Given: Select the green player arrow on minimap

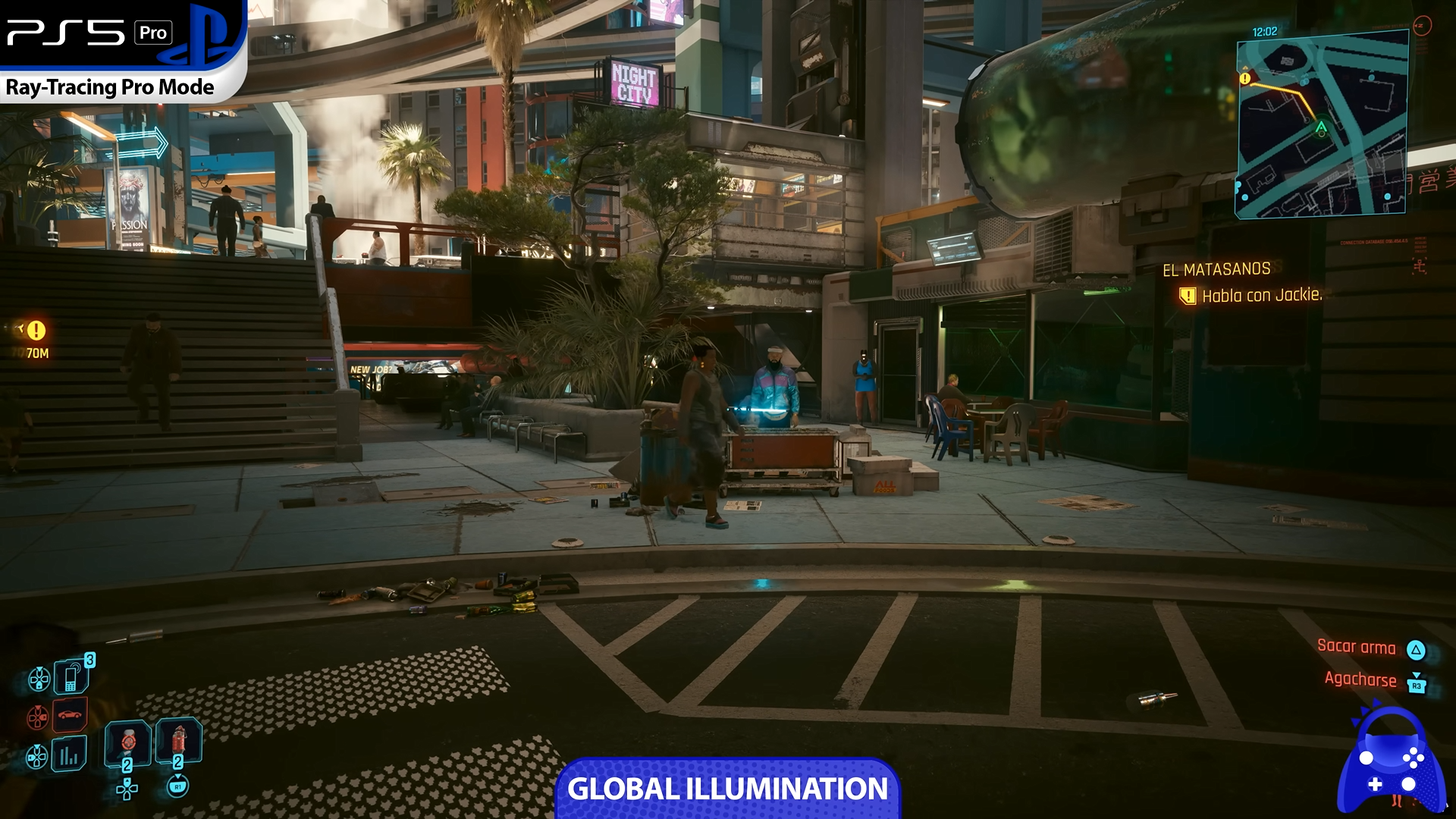Looking at the screenshot, I should point(1321,128).
